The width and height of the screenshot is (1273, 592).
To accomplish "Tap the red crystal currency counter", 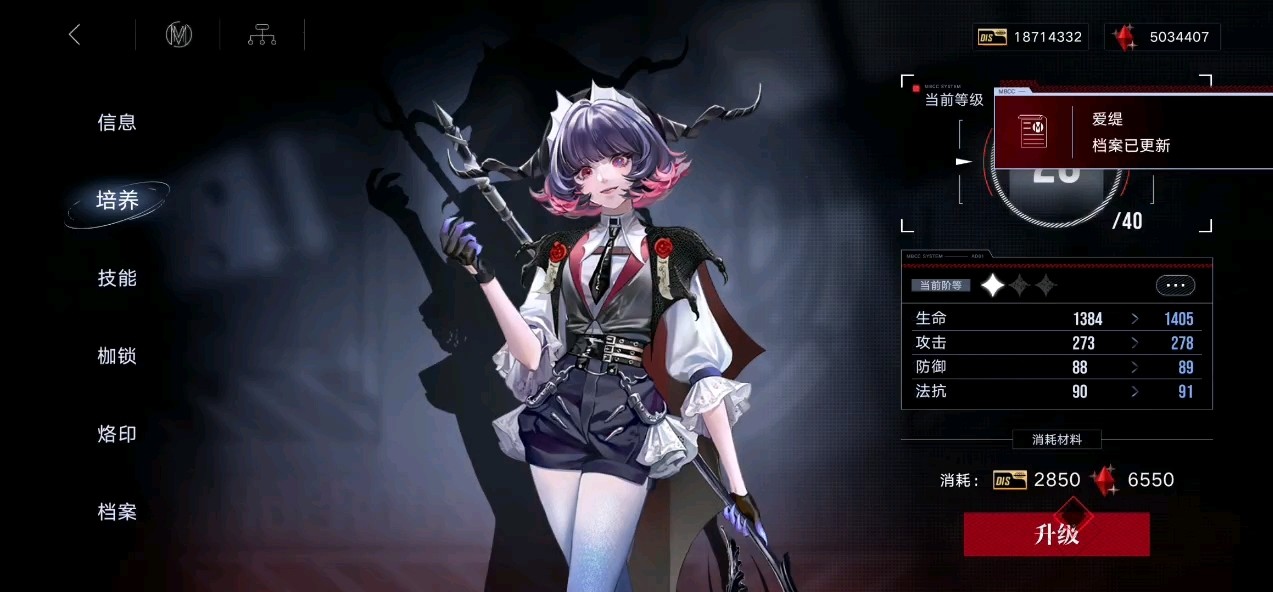I will pos(1163,37).
